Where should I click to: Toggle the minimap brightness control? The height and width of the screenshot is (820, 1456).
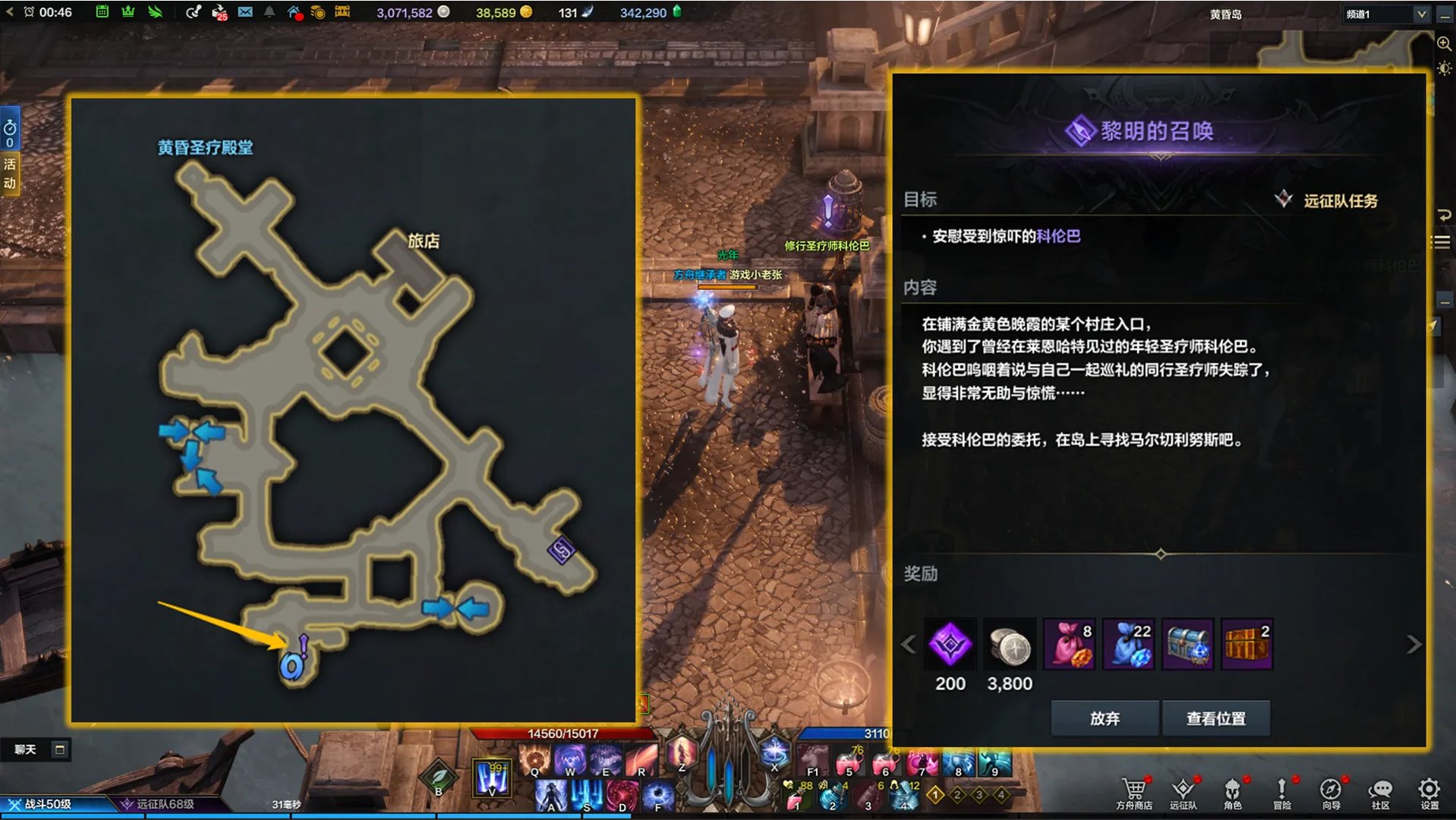click(x=1444, y=68)
